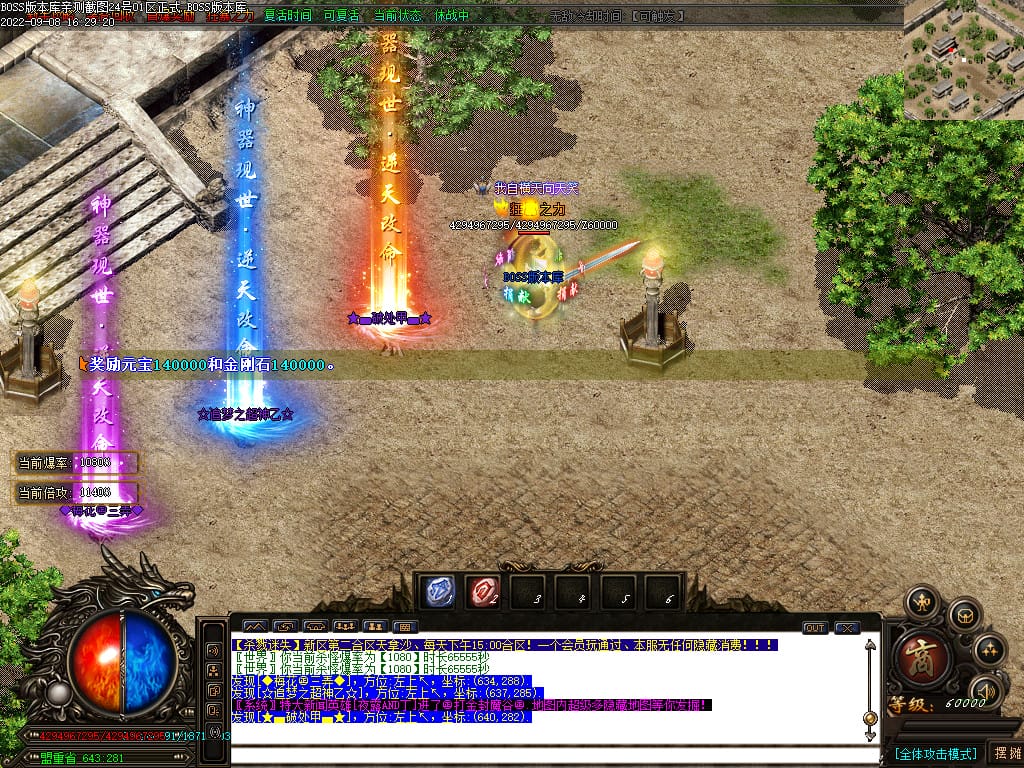Viewport: 1024px width, 768px height.
Task: Toggle sound with the speaker icon
Action: [x=986, y=690]
